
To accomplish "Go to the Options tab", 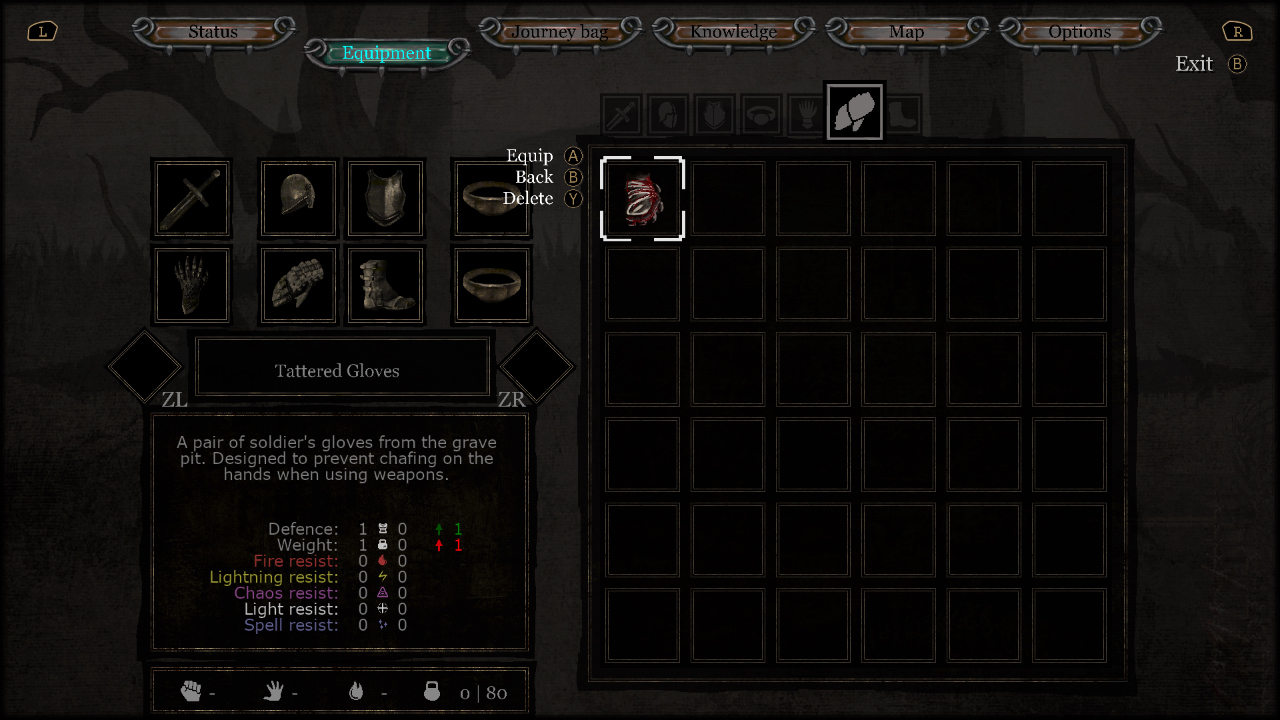I will pos(1079,32).
